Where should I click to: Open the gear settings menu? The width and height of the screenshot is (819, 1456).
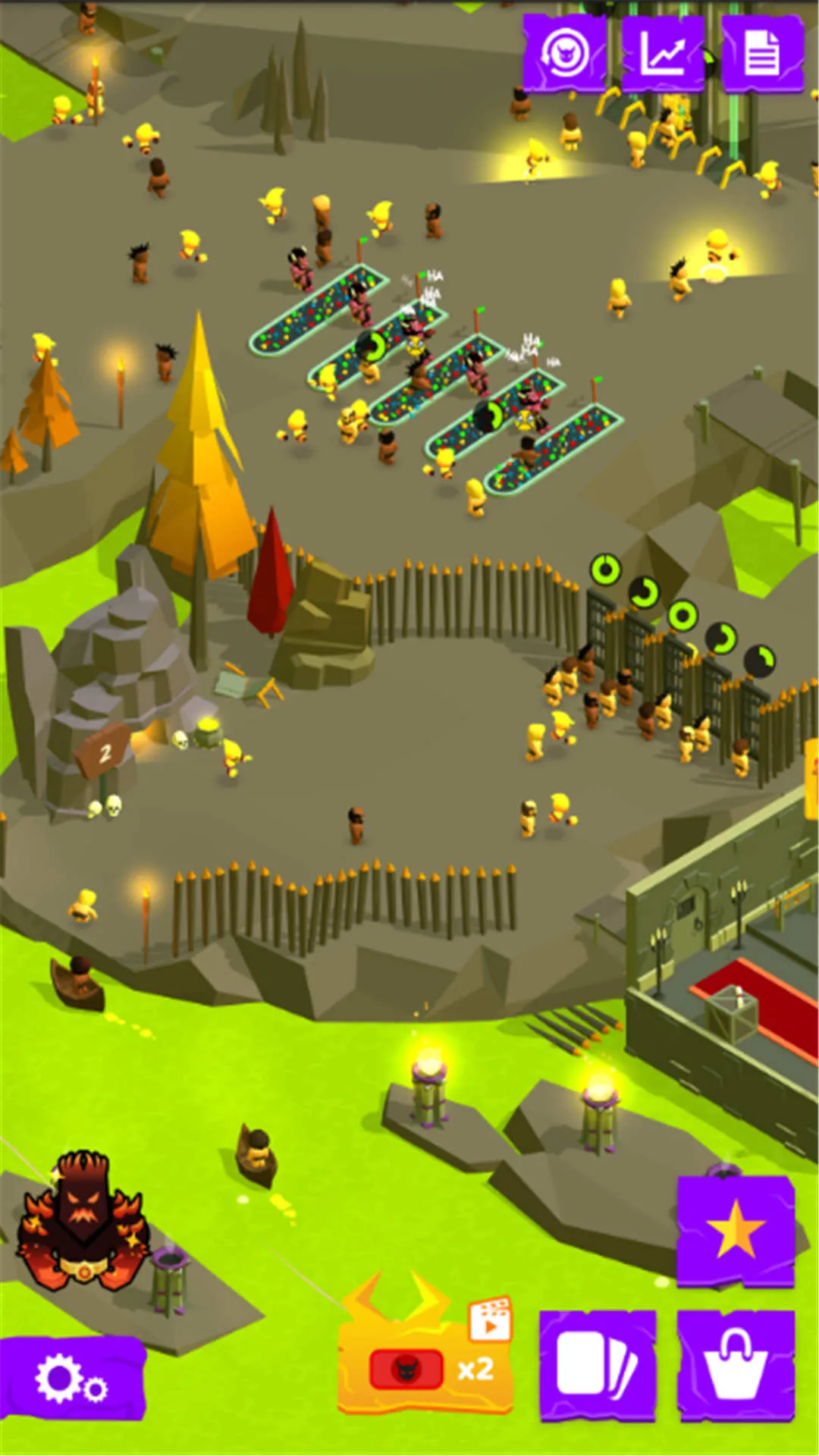tap(72, 1378)
